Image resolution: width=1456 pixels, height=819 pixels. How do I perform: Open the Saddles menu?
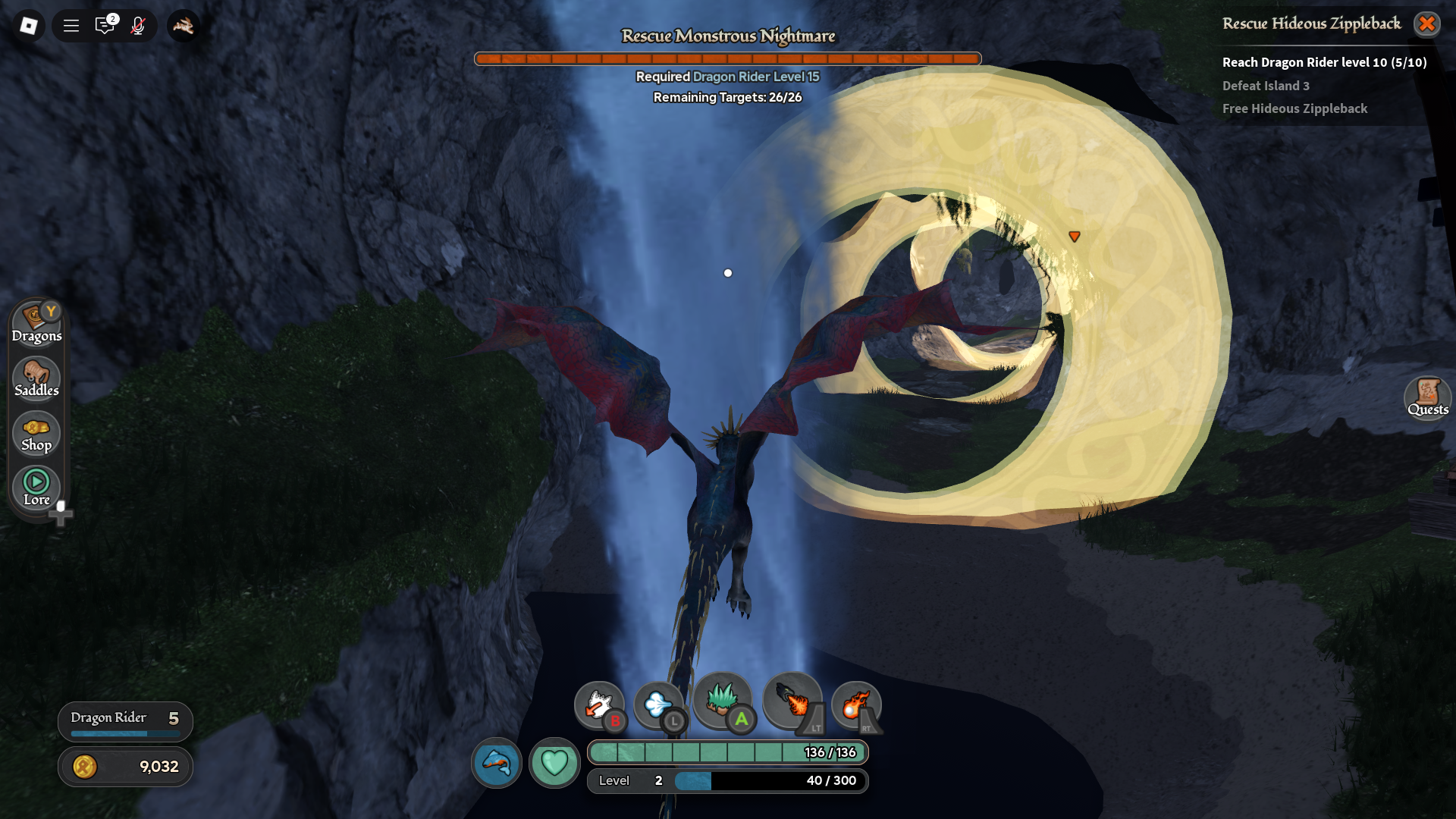point(36,378)
